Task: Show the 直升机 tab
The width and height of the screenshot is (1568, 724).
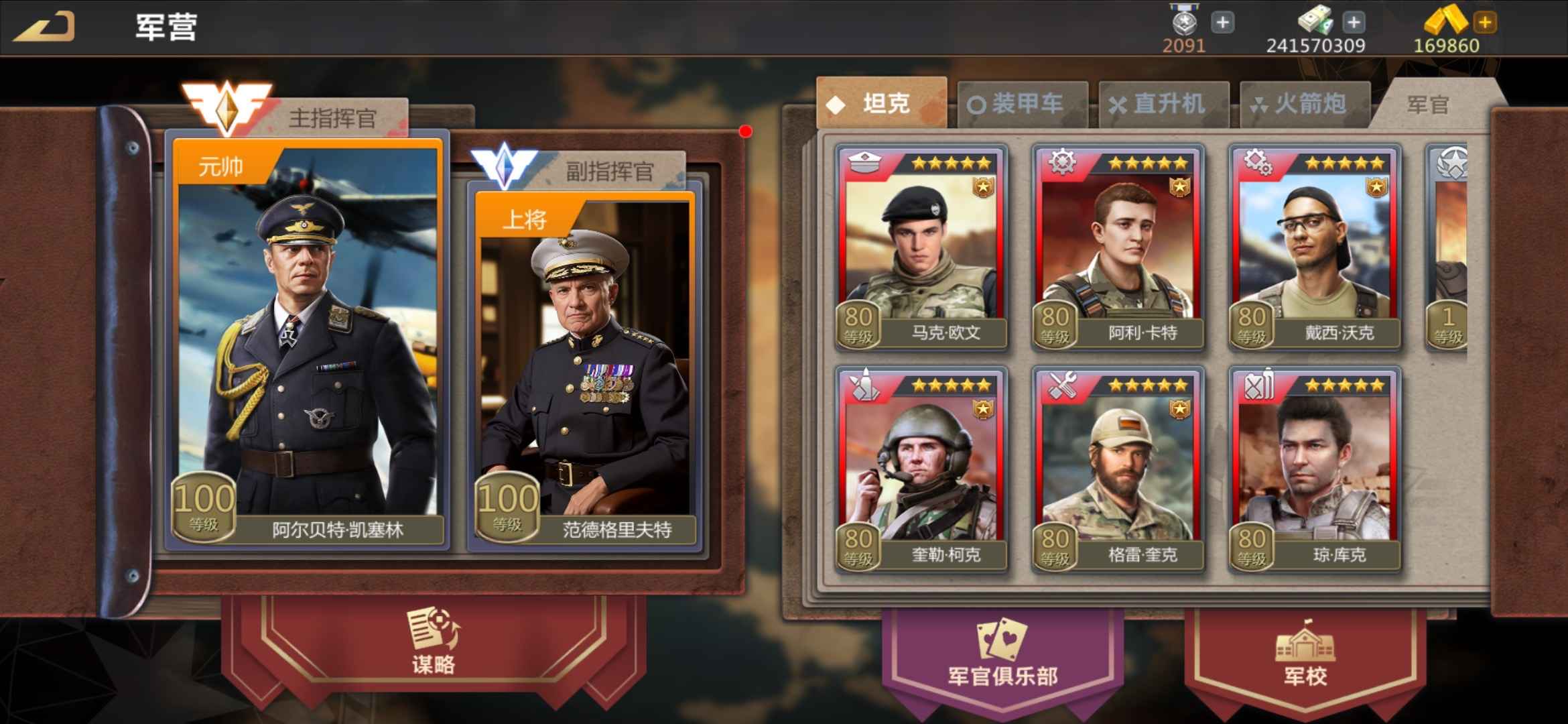Action: (1163, 104)
